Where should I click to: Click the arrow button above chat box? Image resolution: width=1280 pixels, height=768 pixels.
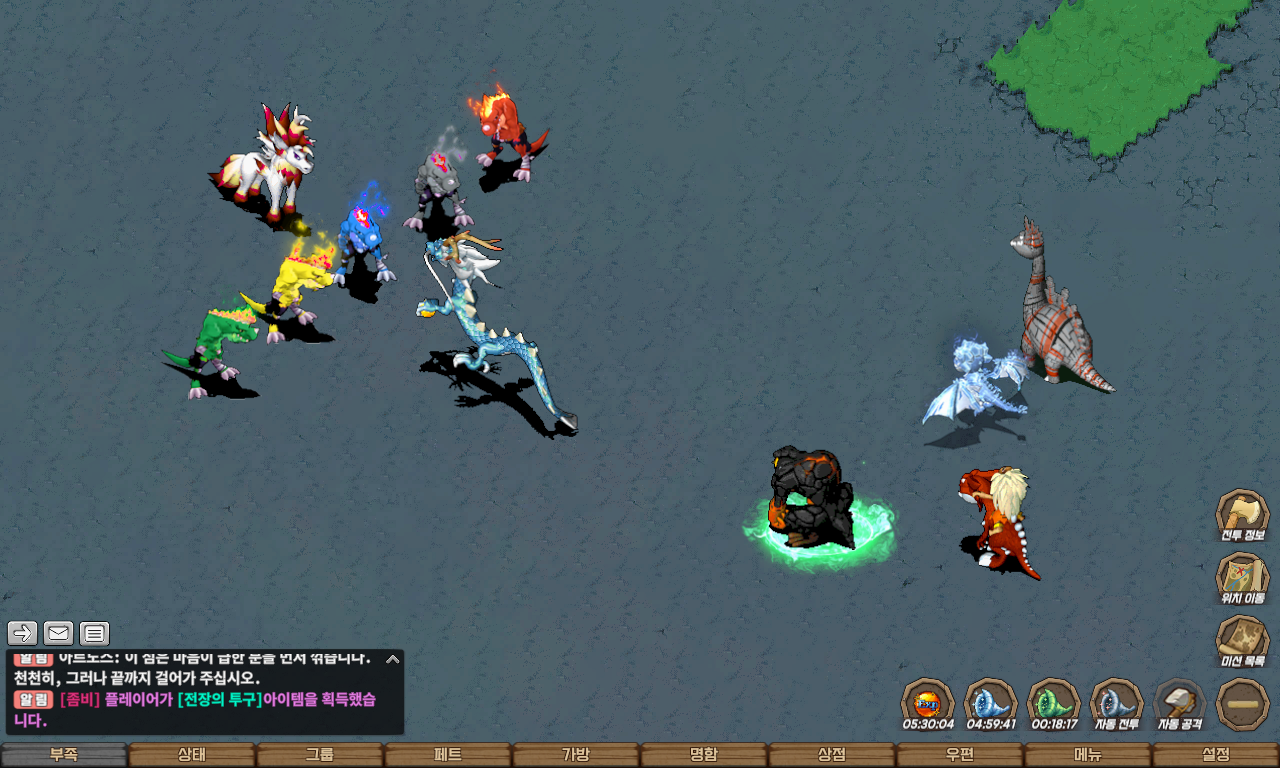click(x=23, y=633)
